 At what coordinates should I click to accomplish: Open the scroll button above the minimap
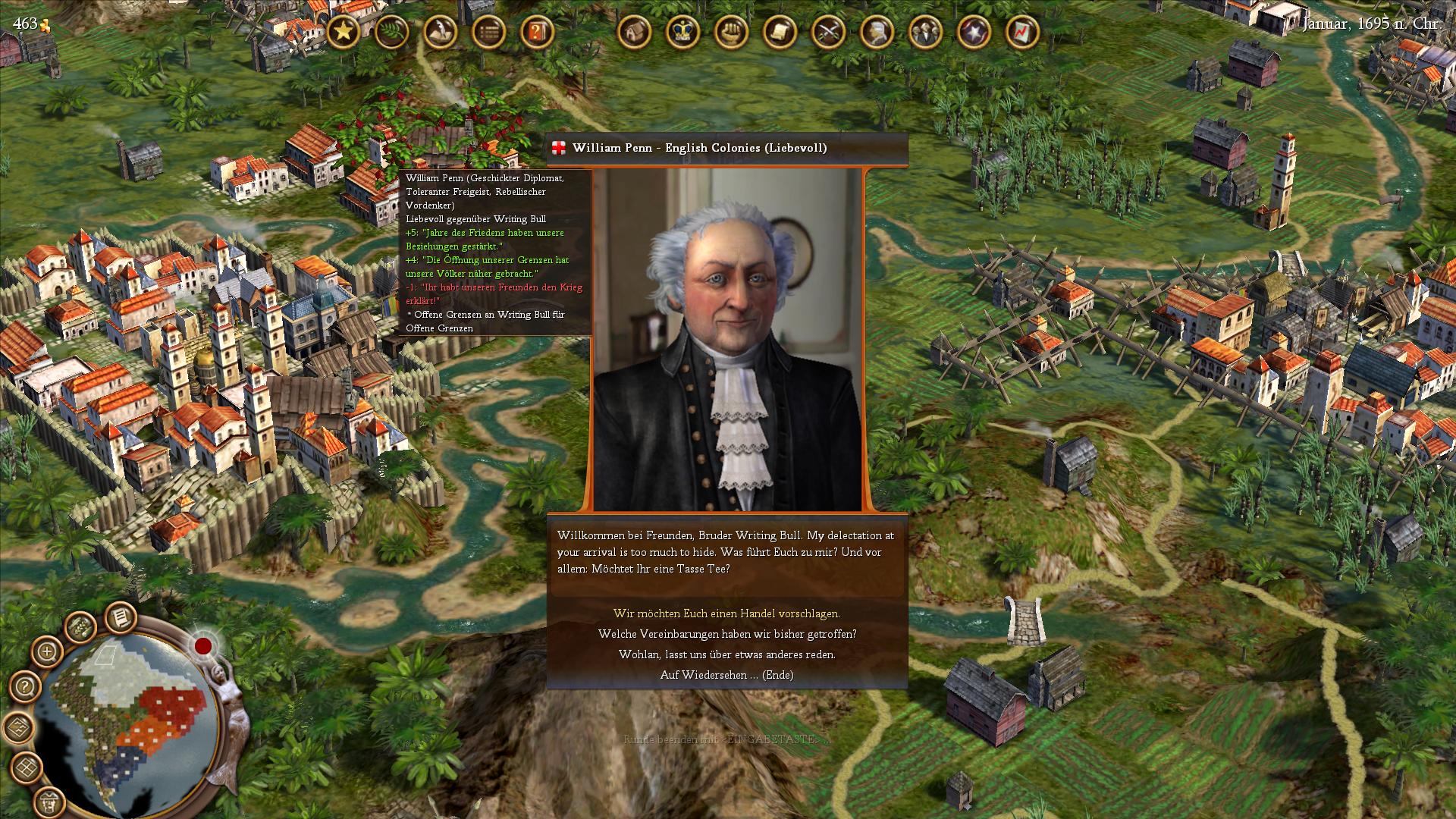pos(119,618)
